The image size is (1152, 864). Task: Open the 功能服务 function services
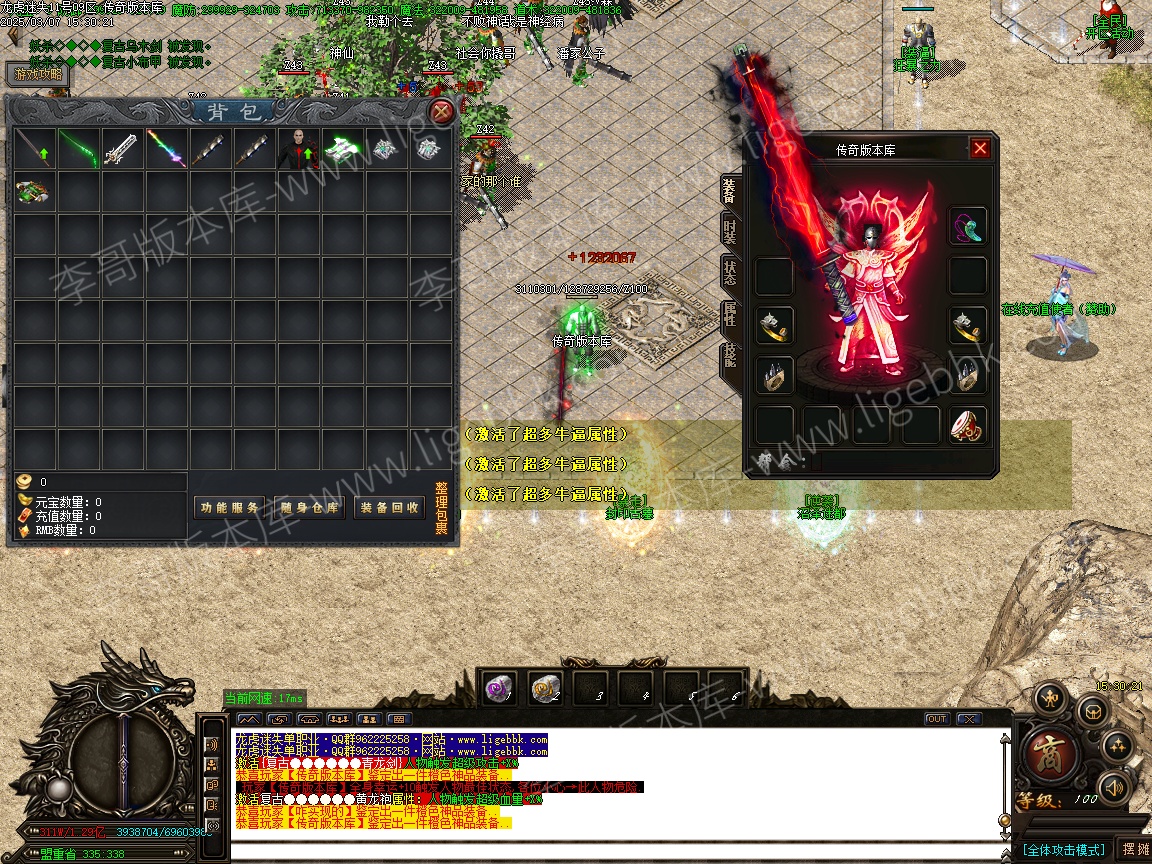(228, 508)
